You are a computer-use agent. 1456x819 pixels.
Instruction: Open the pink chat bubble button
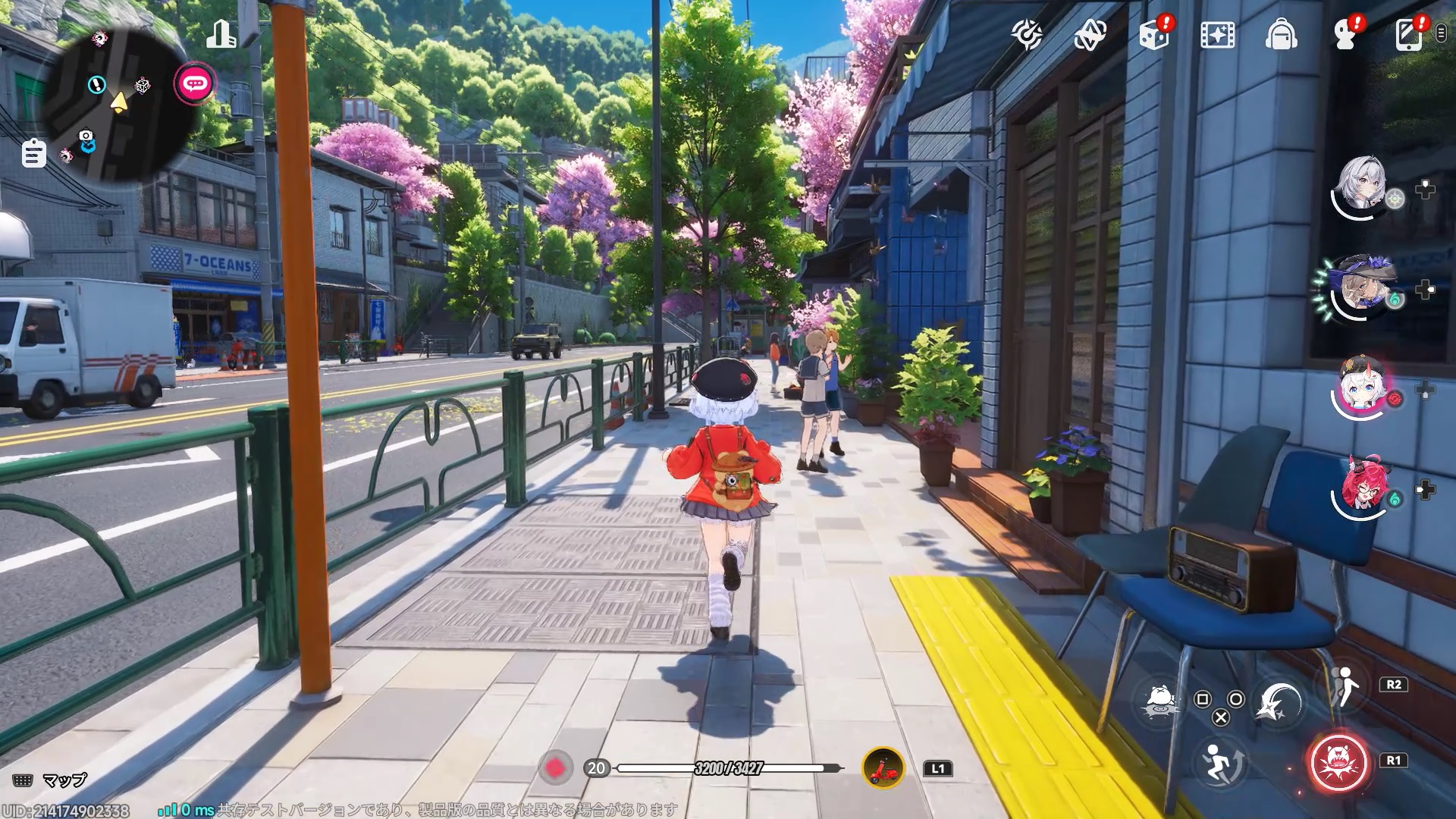click(x=195, y=83)
